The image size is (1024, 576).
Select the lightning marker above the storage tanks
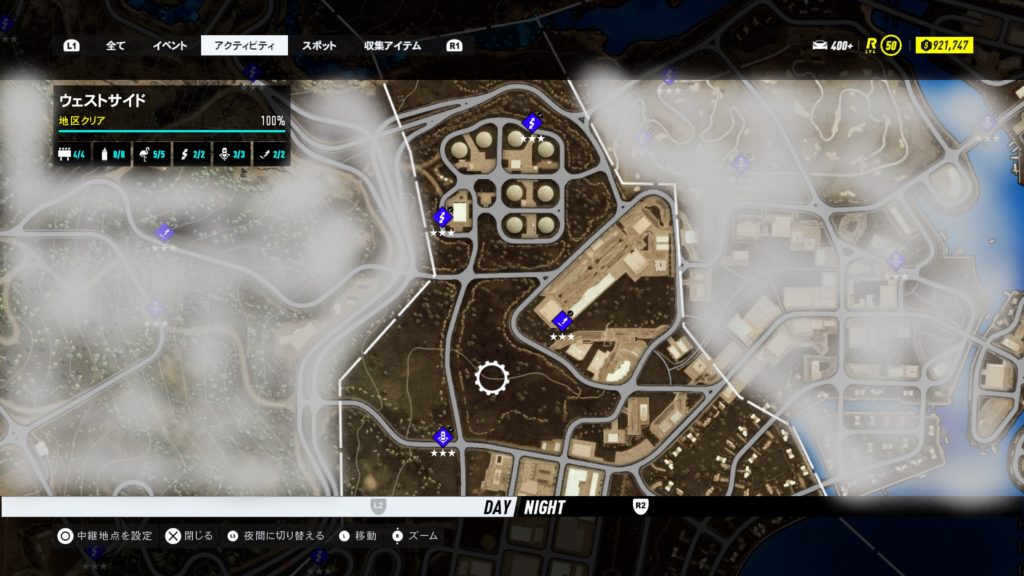point(532,123)
